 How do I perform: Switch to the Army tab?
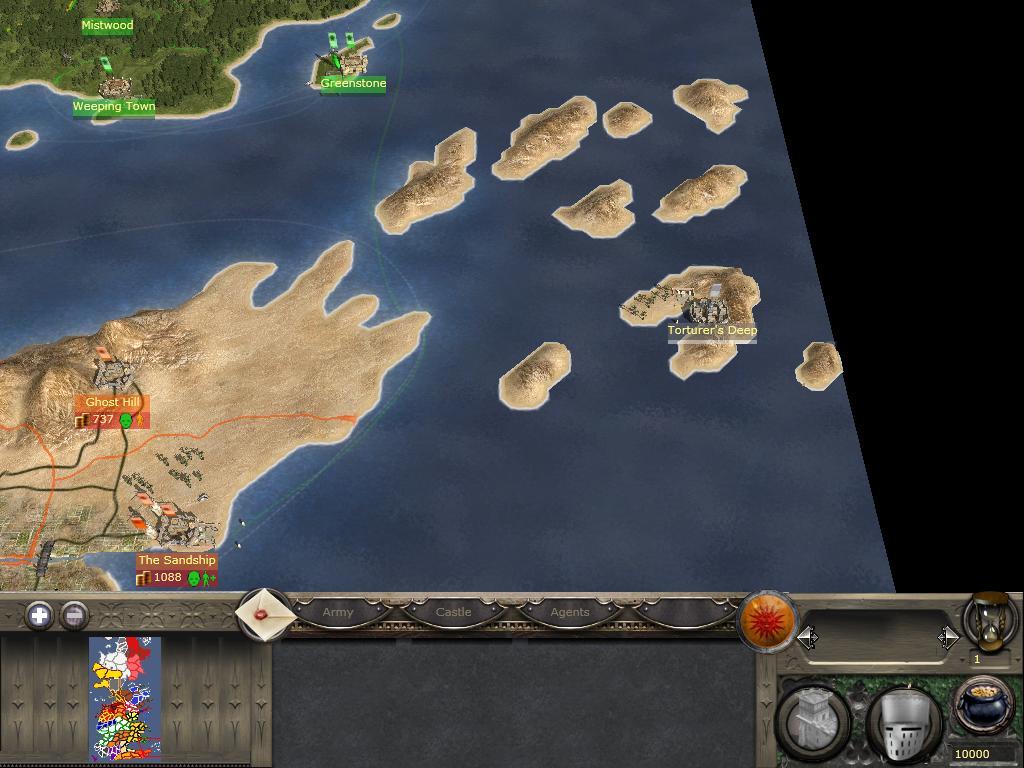(x=338, y=612)
